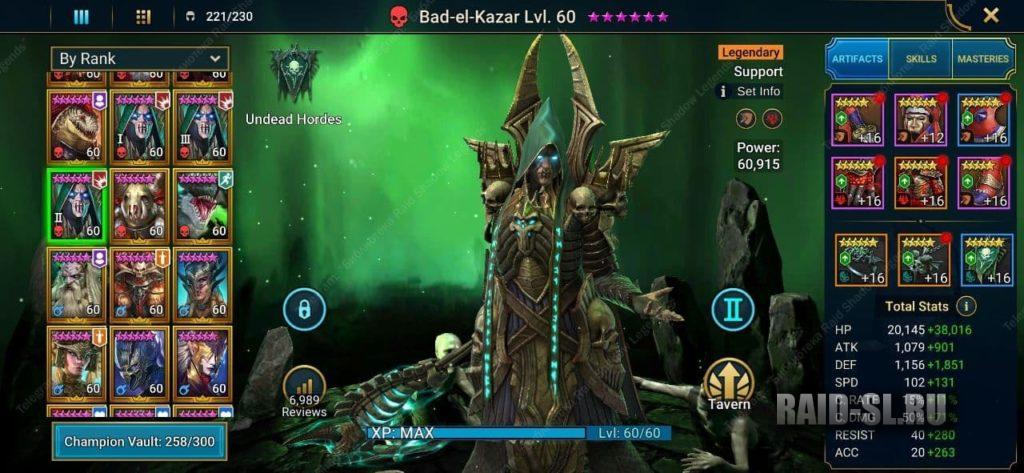
Task: Select the Artifacts tab
Action: (858, 59)
